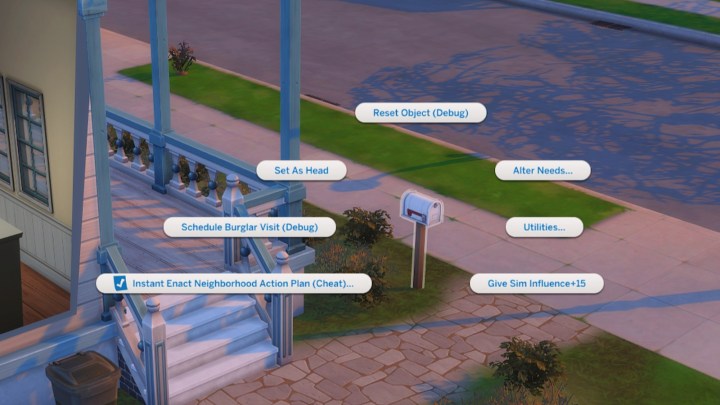The width and height of the screenshot is (720, 405).
Task: Choose Schedule Burglar Visit (Debug)
Action: [x=250, y=227]
